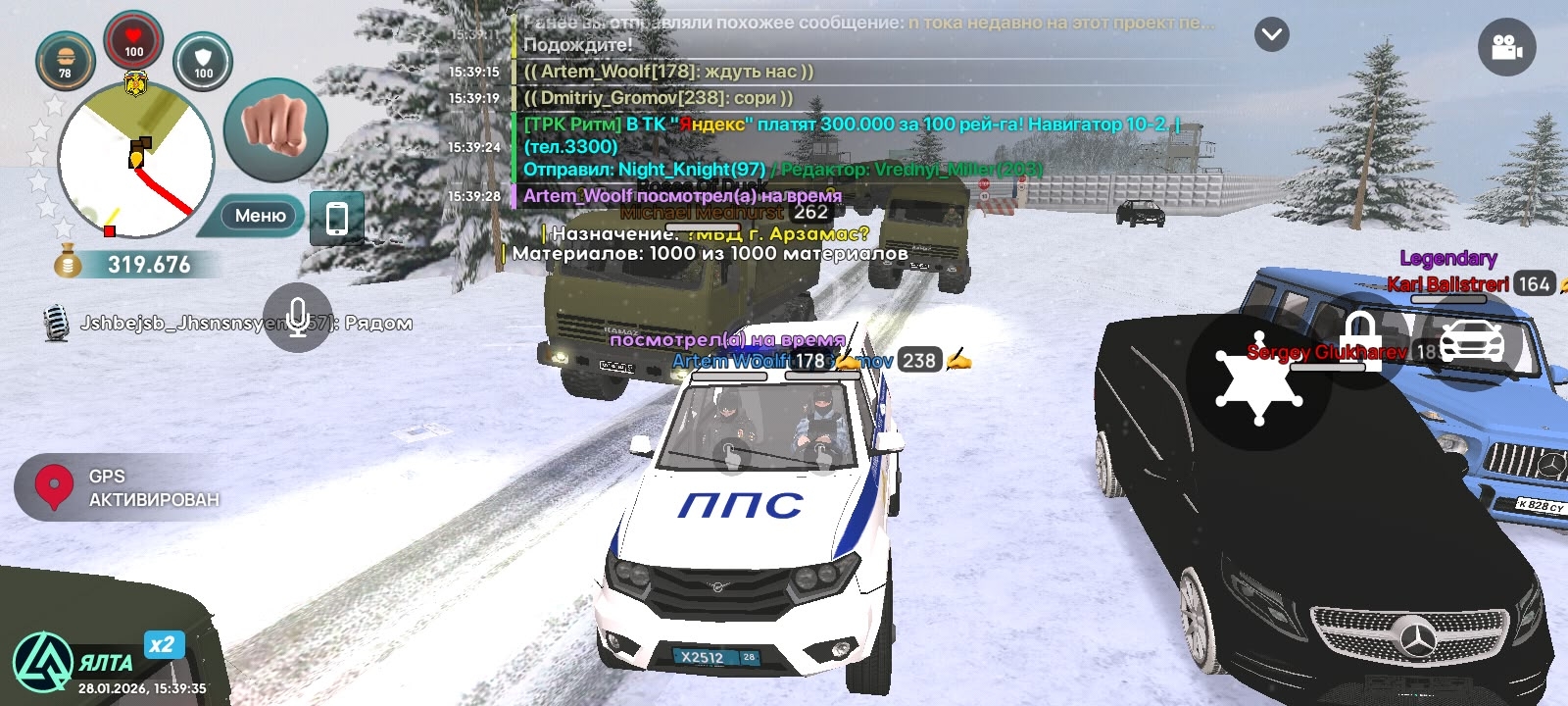1568x706 pixels.
Task: Open the smartphone icon
Action: tap(336, 218)
